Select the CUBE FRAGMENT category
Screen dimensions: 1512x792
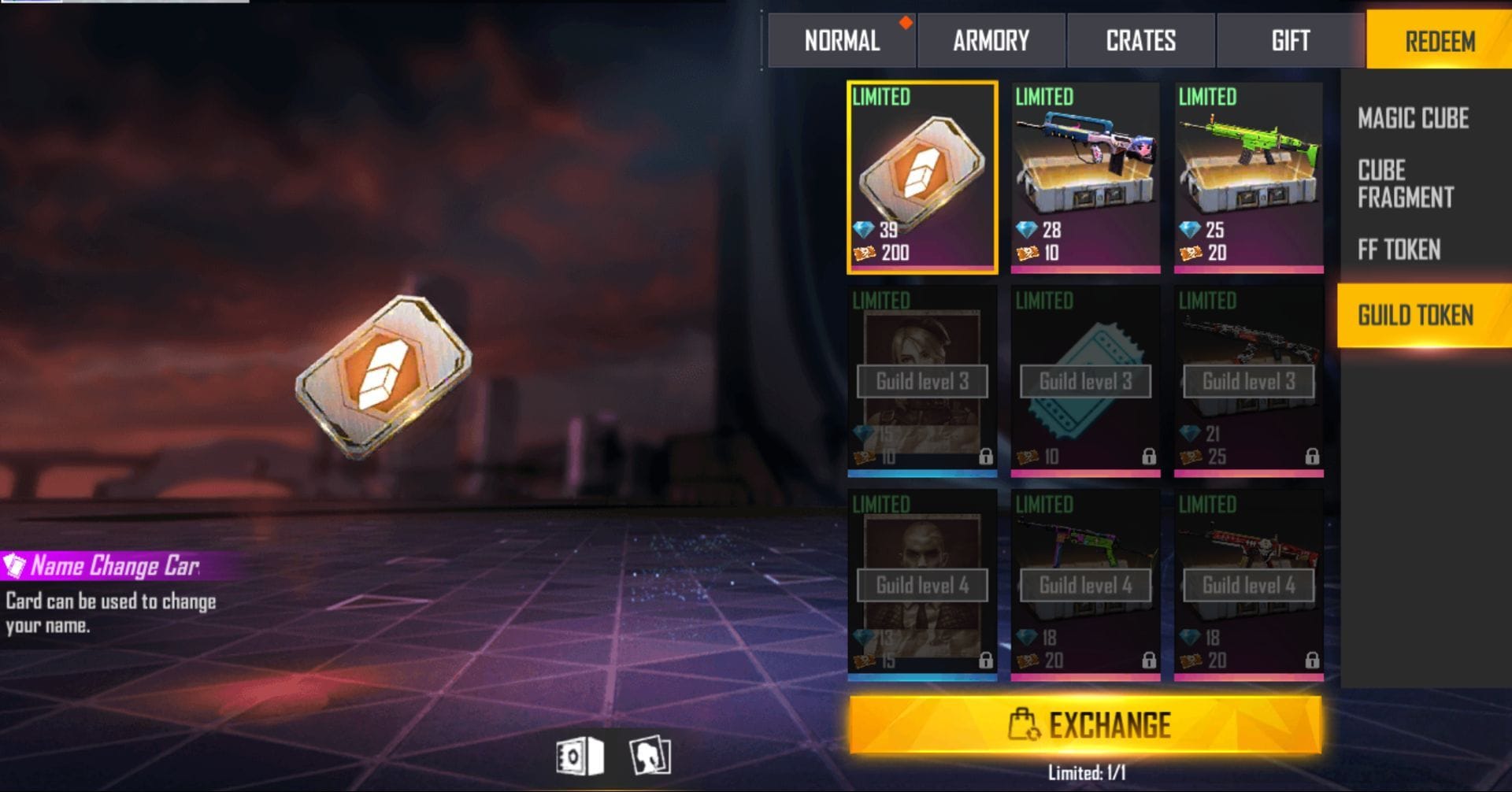point(1405,183)
